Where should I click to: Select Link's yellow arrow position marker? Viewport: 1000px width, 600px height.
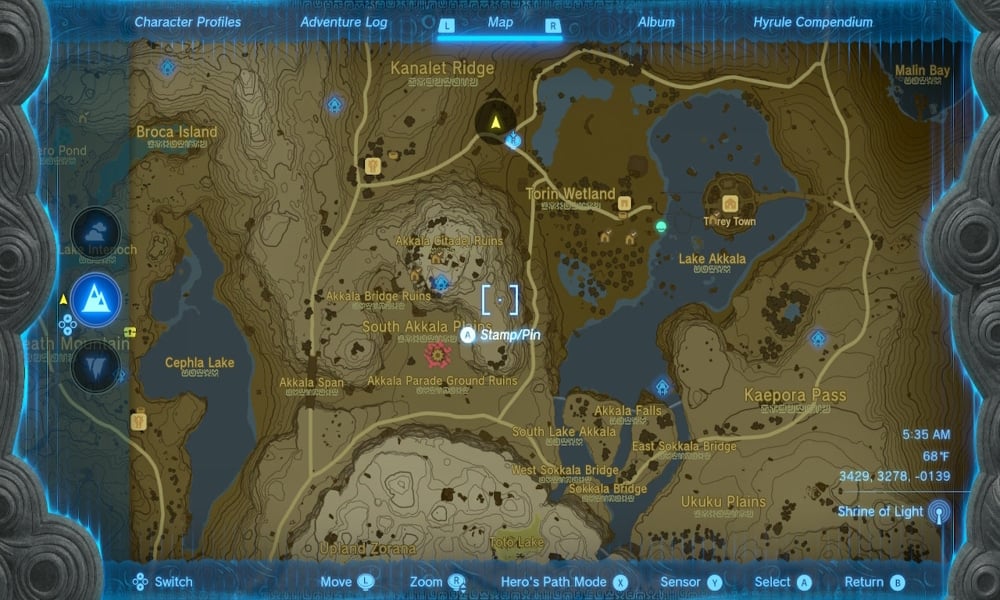pos(495,122)
